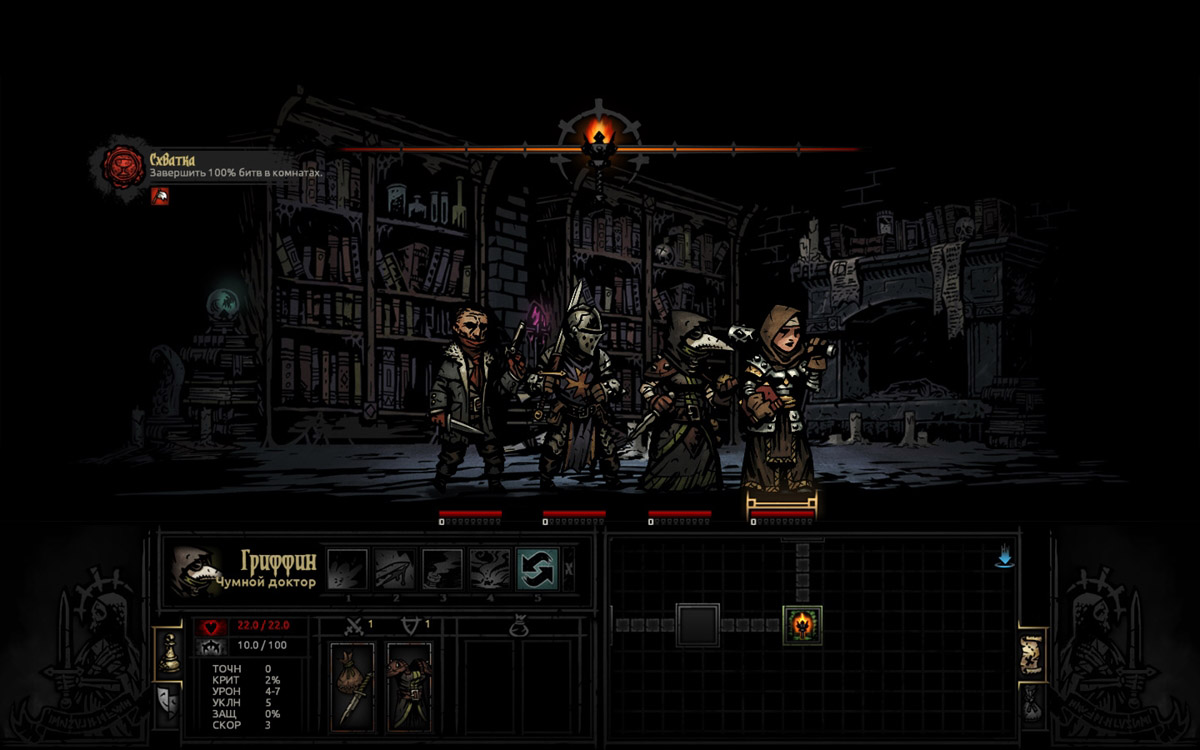Open the Схватка quest objective seal

click(125, 166)
